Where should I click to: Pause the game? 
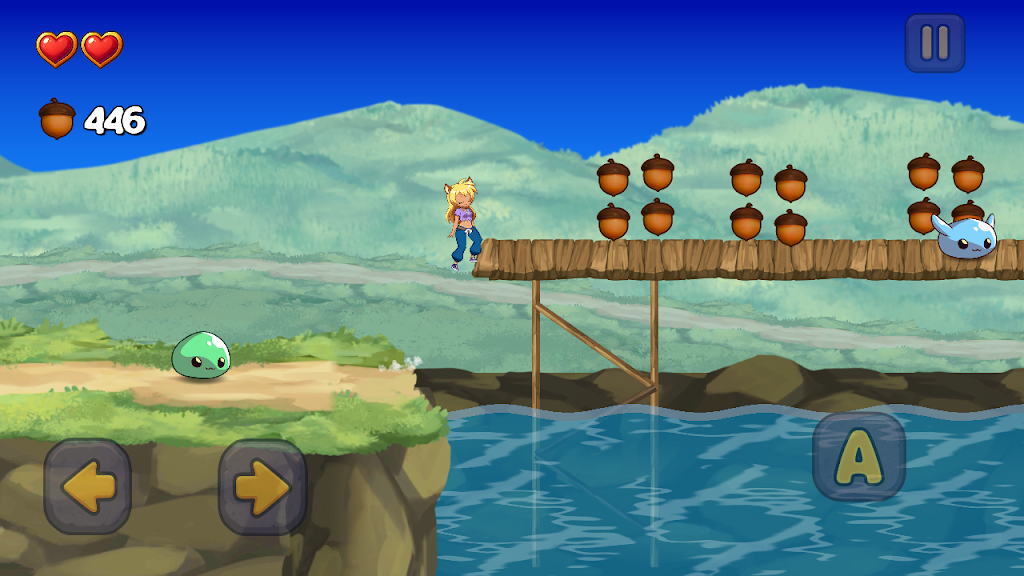[935, 43]
